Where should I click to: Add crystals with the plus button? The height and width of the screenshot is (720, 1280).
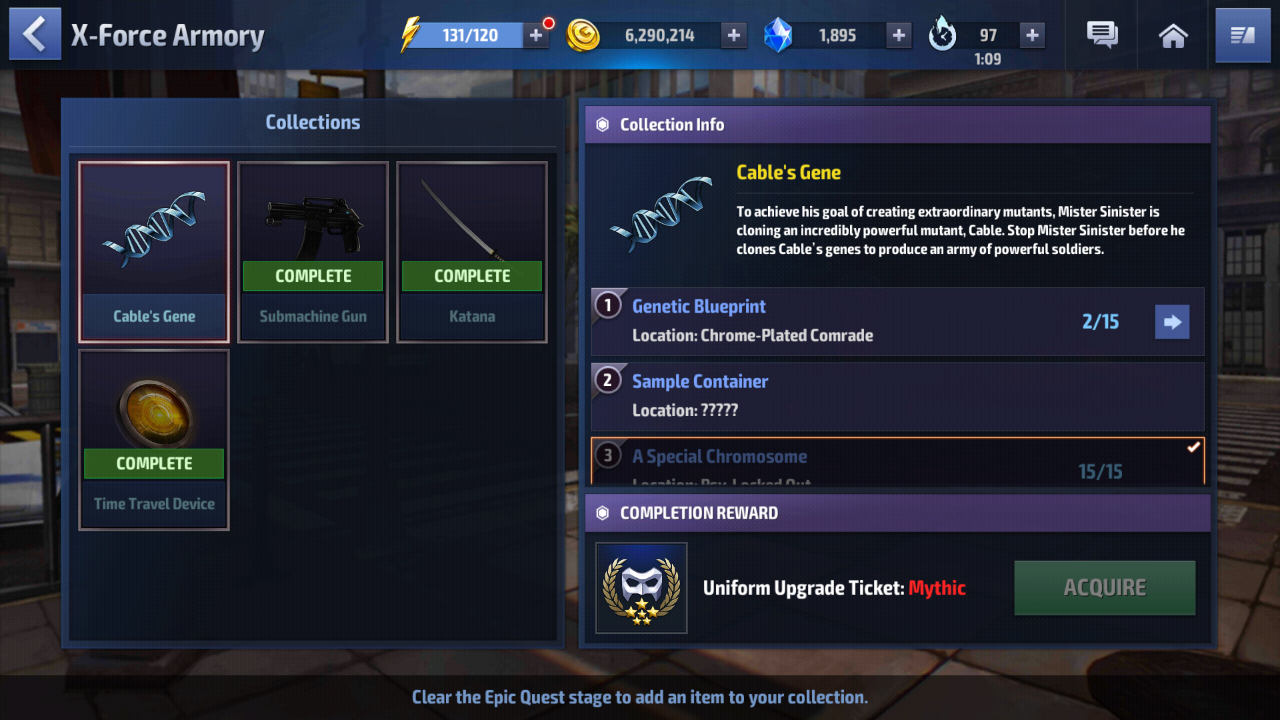pyautogui.click(x=899, y=36)
